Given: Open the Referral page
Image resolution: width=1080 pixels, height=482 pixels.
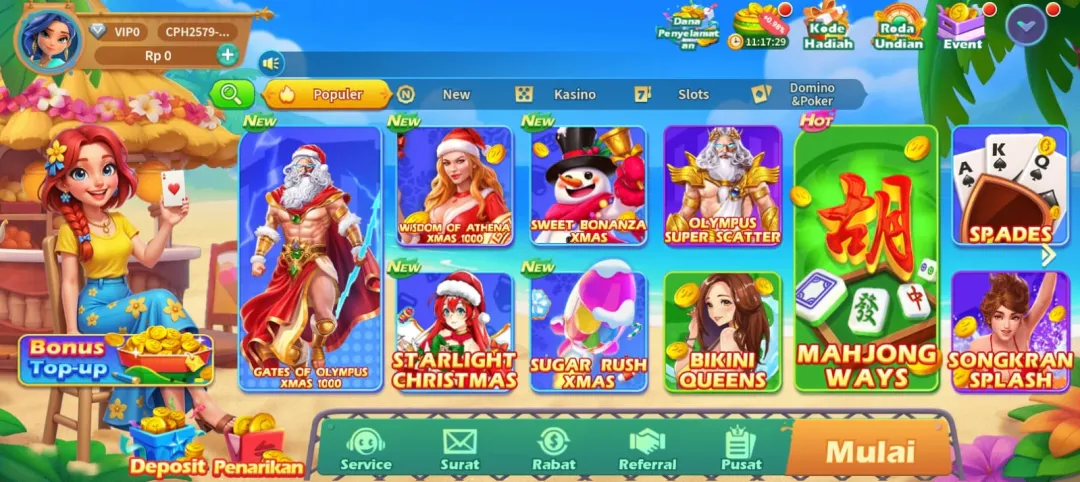Looking at the screenshot, I should (647, 448).
